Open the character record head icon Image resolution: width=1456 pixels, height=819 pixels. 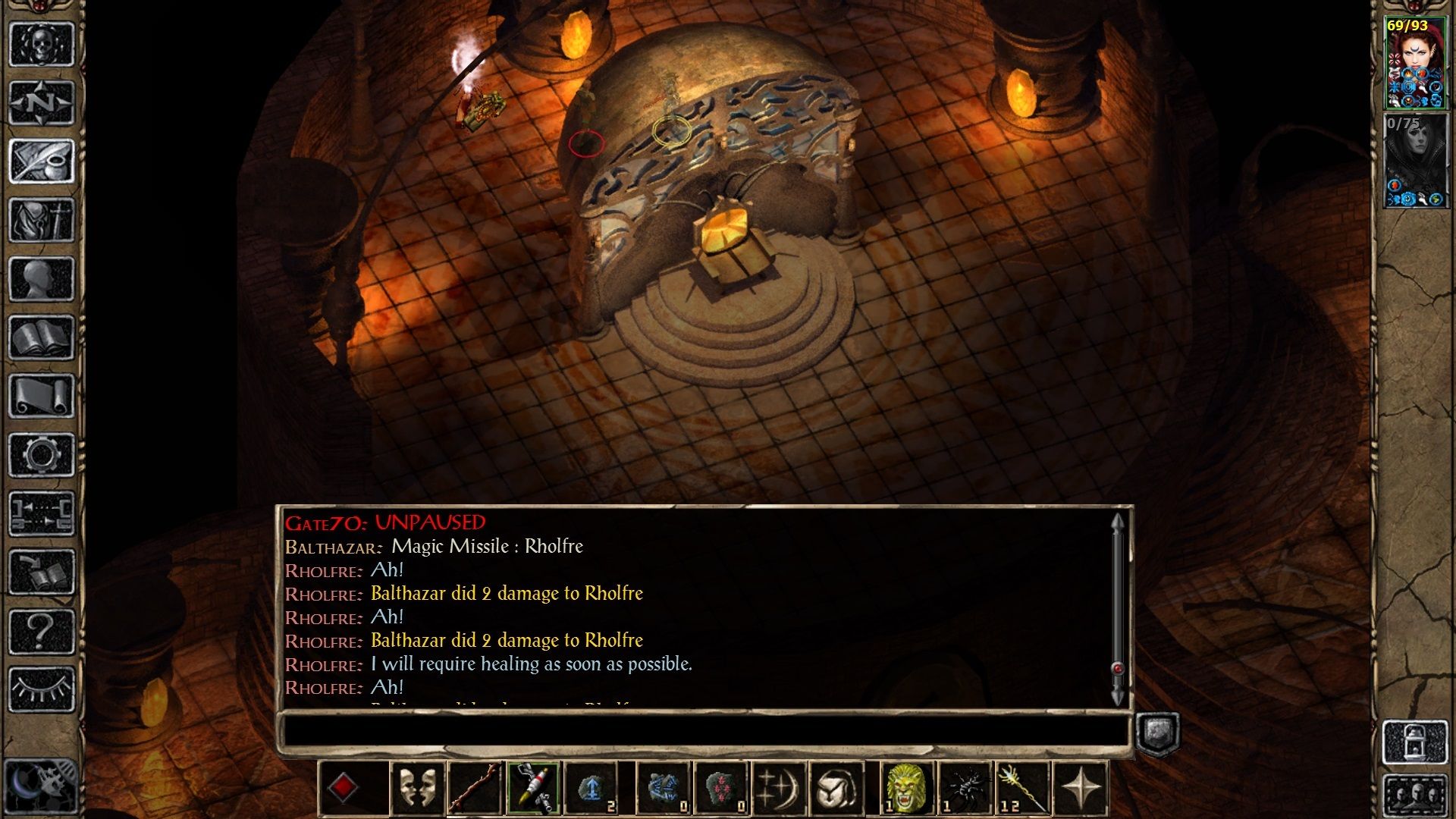[41, 278]
